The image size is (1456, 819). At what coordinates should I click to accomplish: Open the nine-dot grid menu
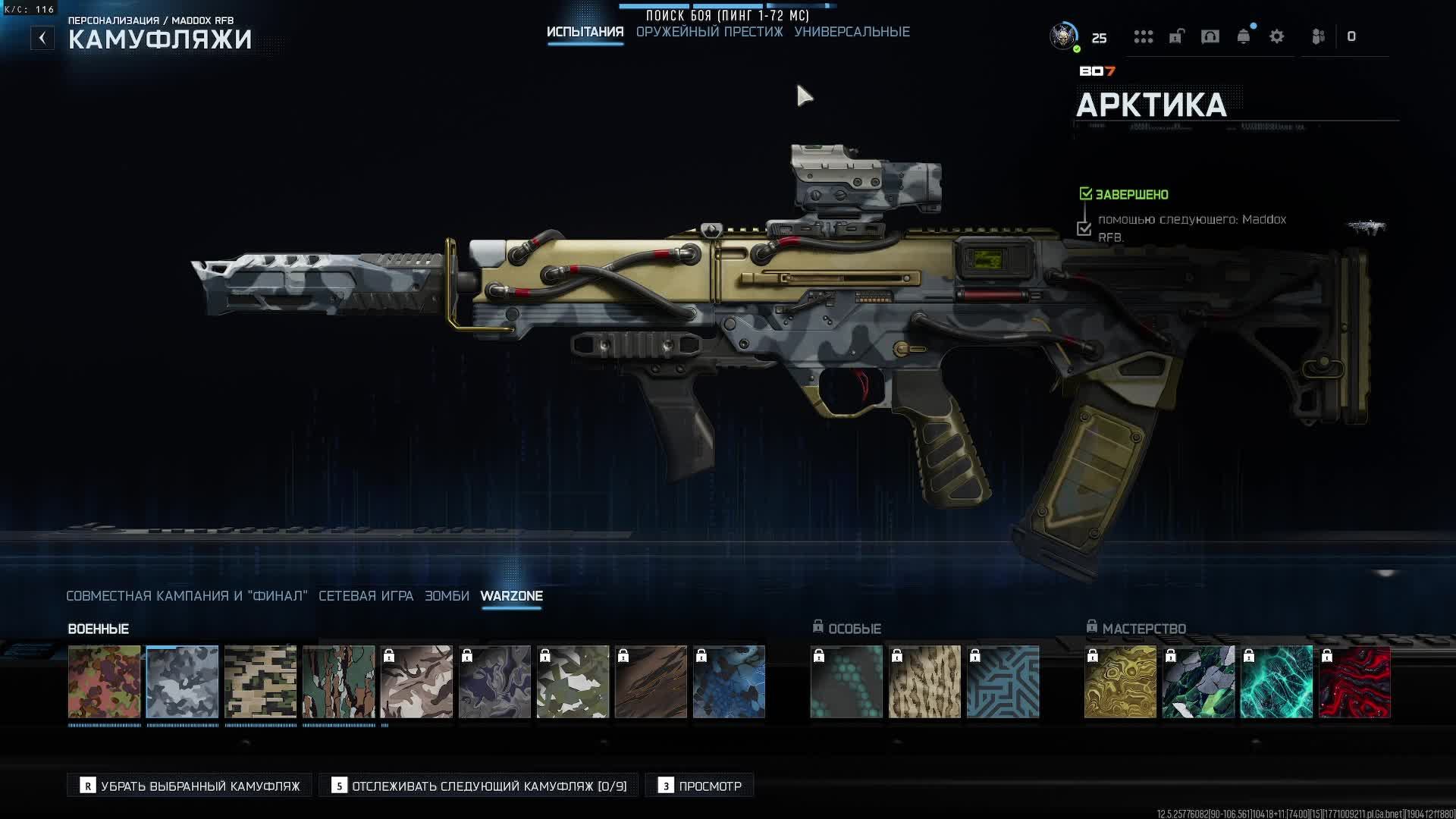tap(1143, 36)
